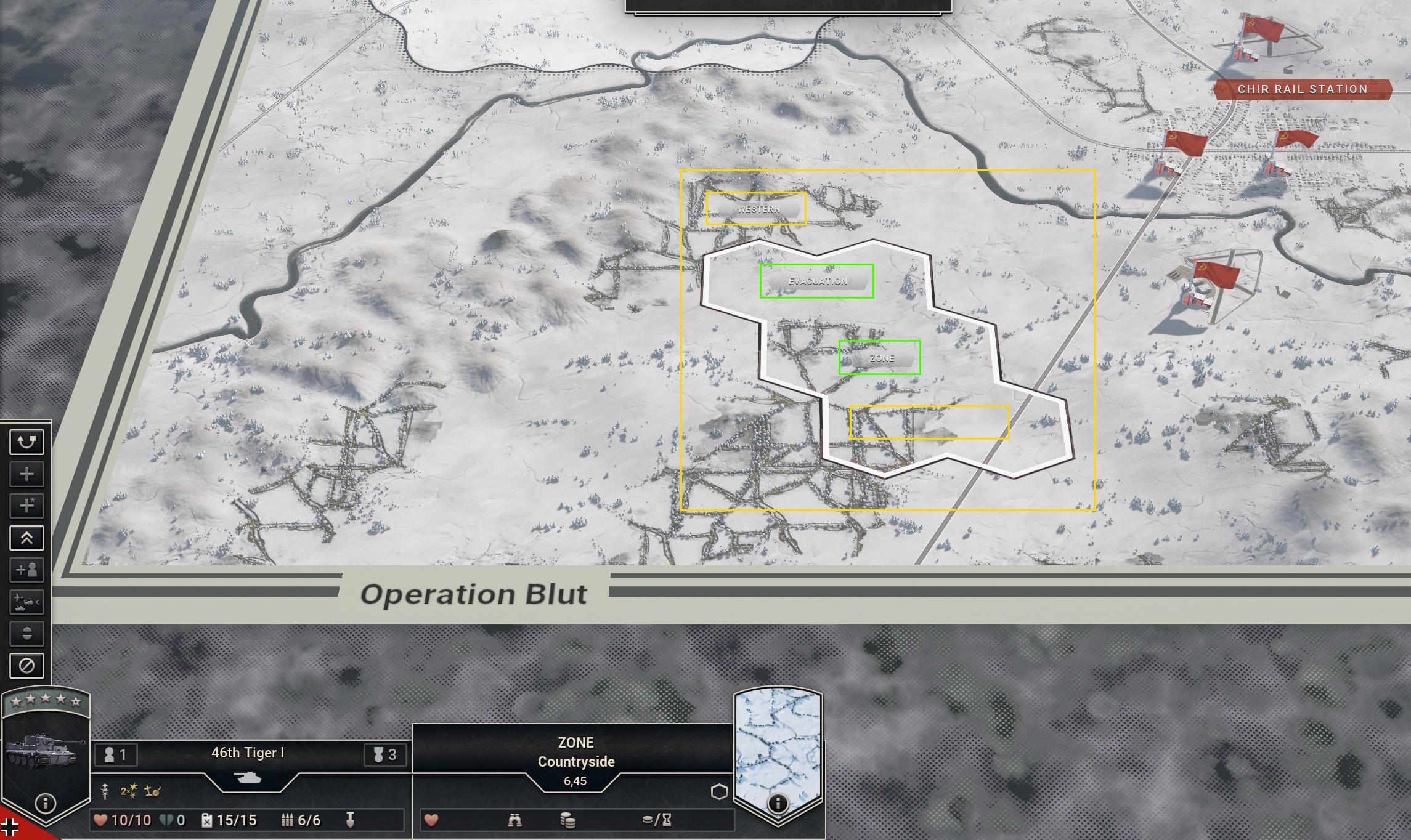The image size is (1411, 840).
Task: Select the embark transport icon
Action: [26, 602]
